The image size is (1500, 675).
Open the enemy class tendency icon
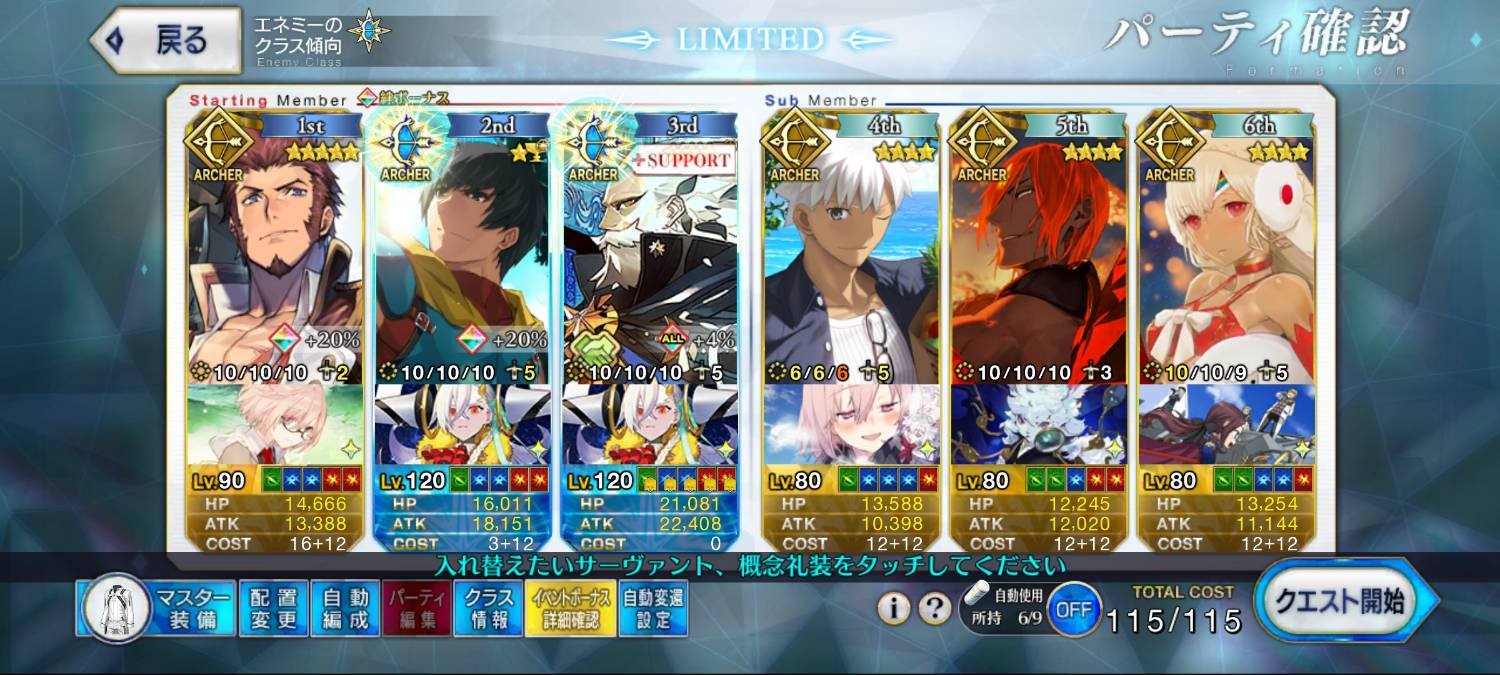pos(369,31)
